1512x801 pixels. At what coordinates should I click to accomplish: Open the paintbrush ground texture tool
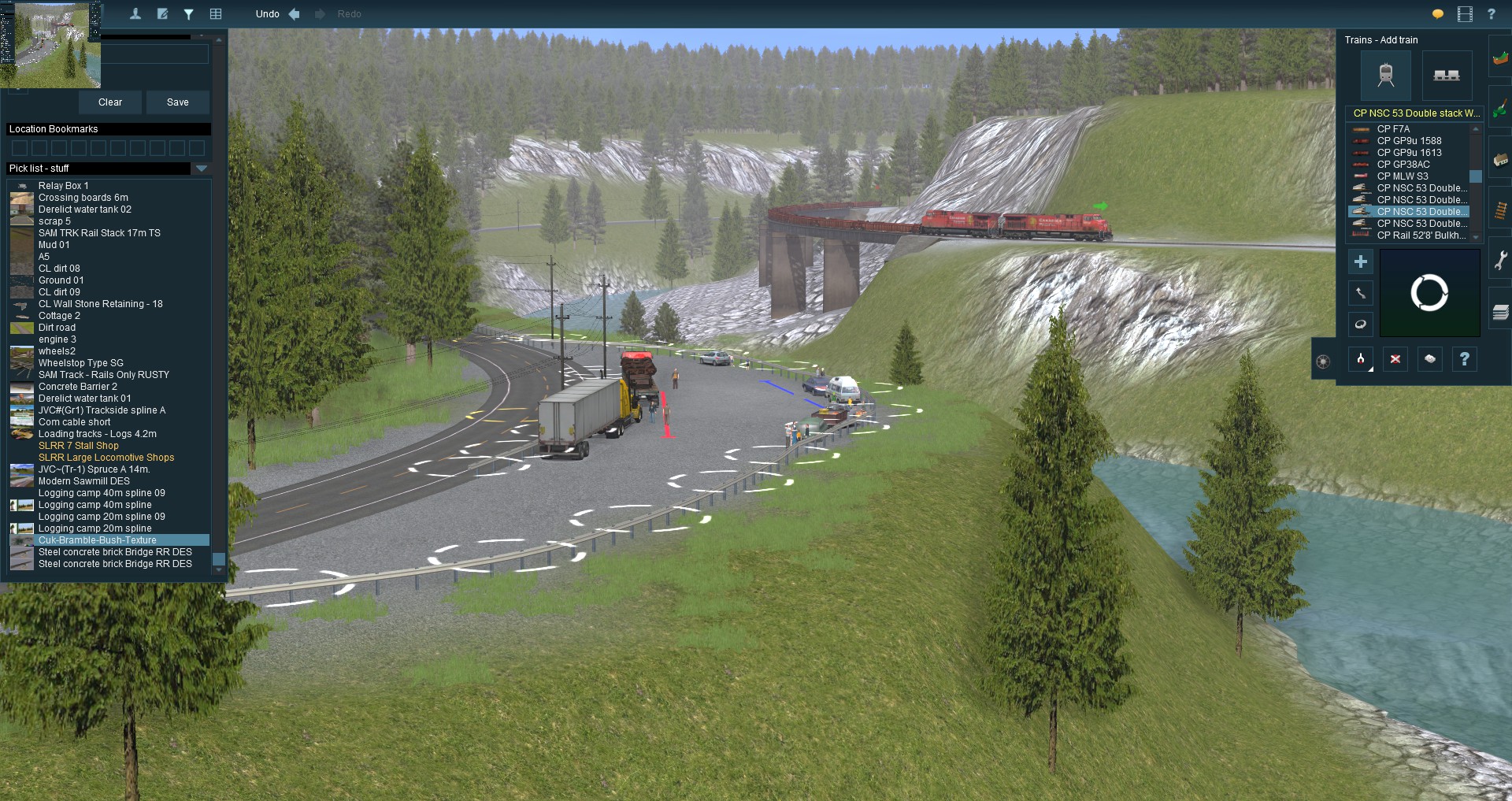1500,106
